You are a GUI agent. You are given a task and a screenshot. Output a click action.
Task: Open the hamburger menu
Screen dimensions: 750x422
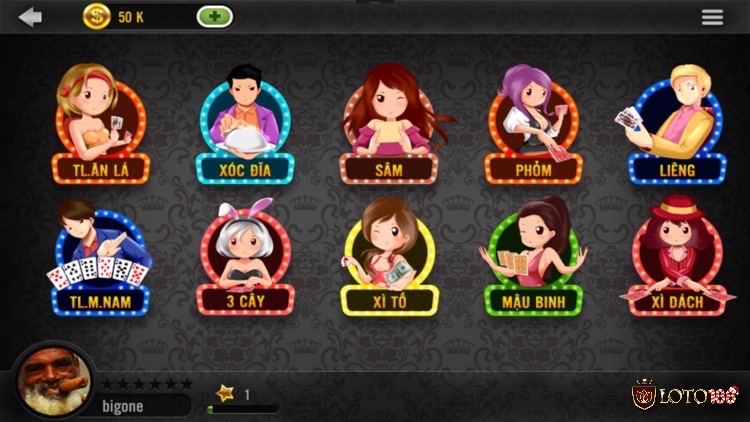click(x=712, y=17)
